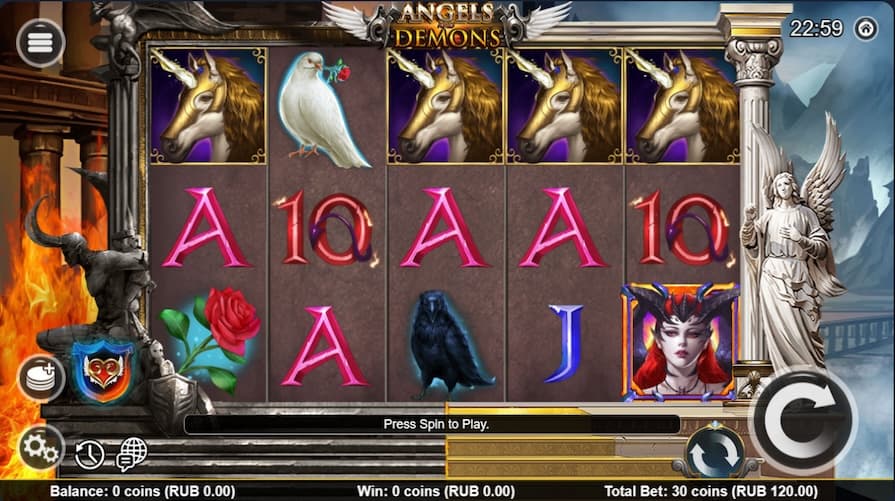Viewport: 895px width, 501px height.
Task: View game history via the clock icon
Action: point(90,455)
